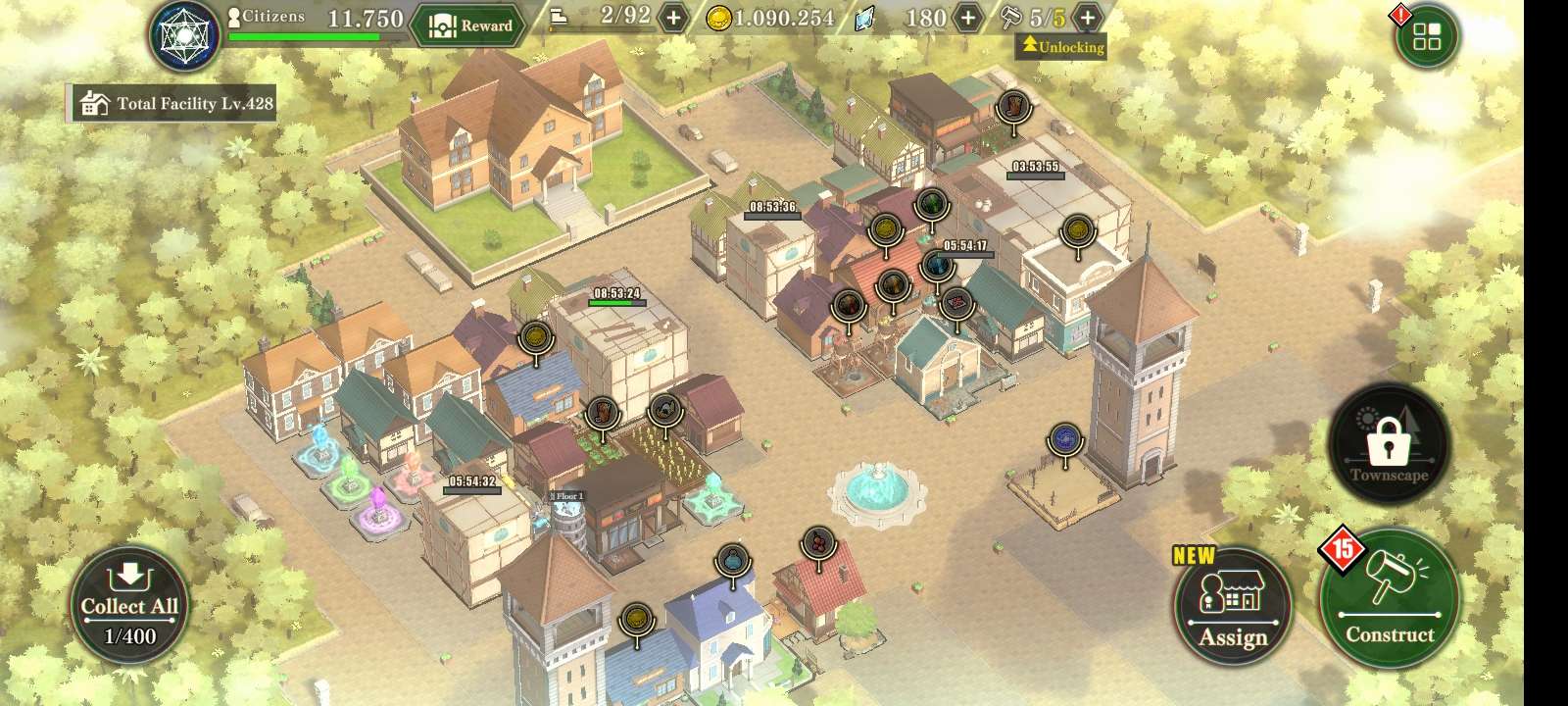This screenshot has height=706, width=1568.
Task: Click the plus button beside 2/92
Action: (x=673, y=18)
